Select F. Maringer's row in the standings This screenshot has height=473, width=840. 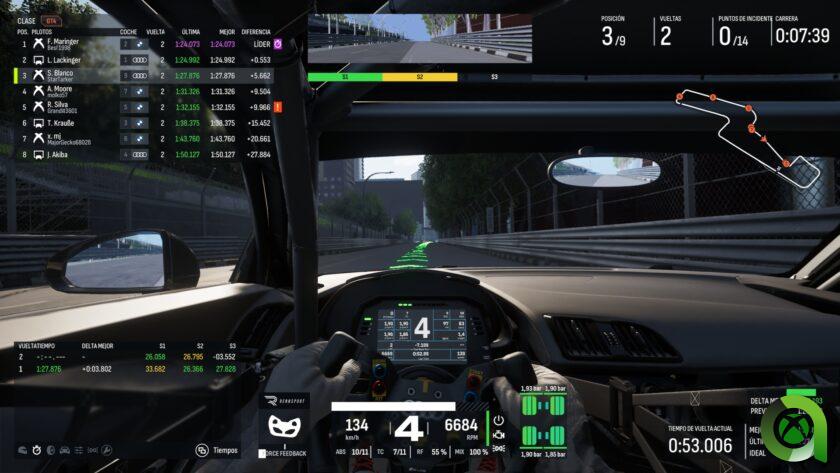(140, 44)
